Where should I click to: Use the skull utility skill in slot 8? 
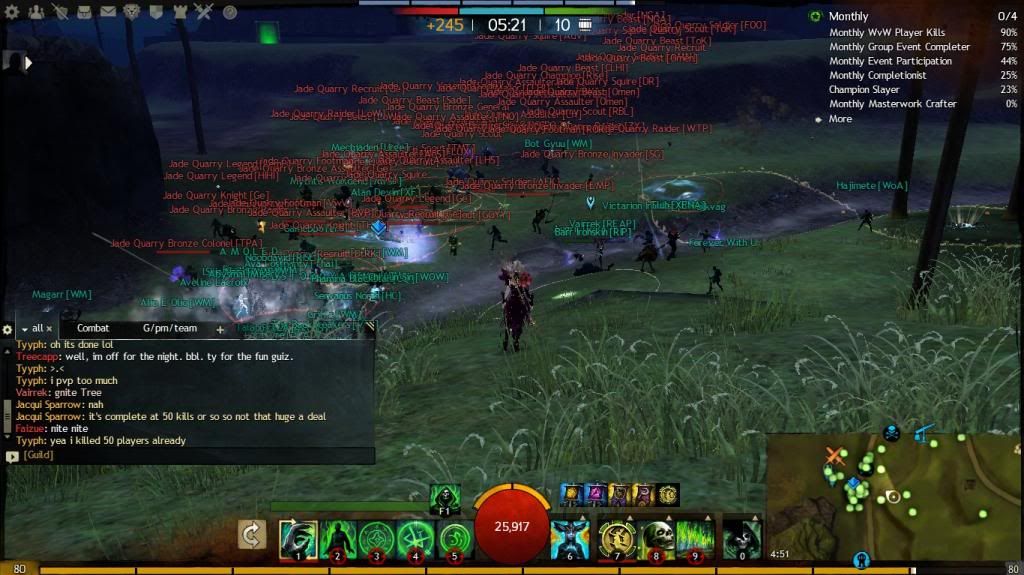[x=656, y=539]
